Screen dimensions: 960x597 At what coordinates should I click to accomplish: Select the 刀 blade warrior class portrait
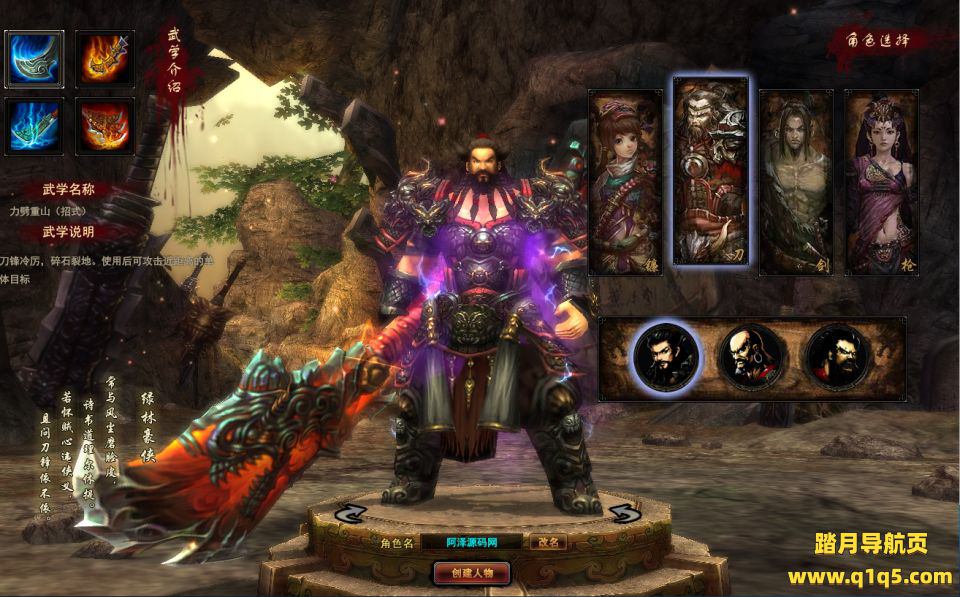click(710, 172)
